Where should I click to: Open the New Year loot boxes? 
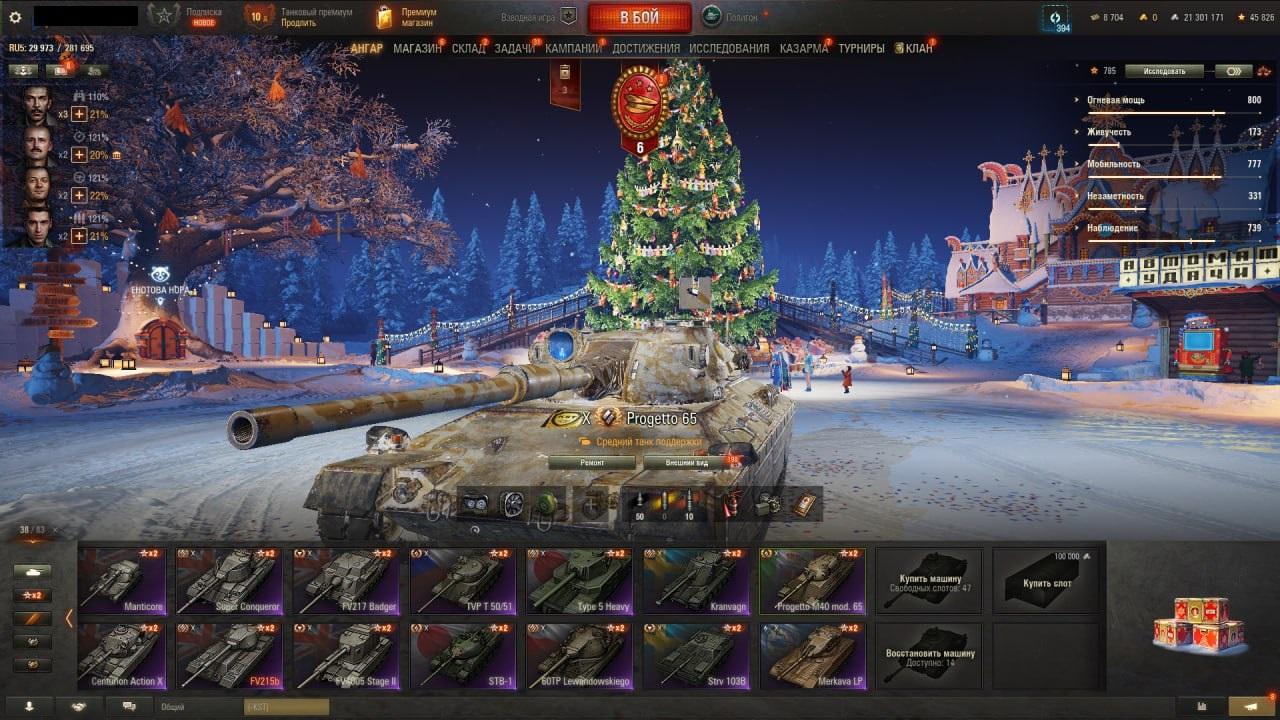pyautogui.click(x=1198, y=624)
